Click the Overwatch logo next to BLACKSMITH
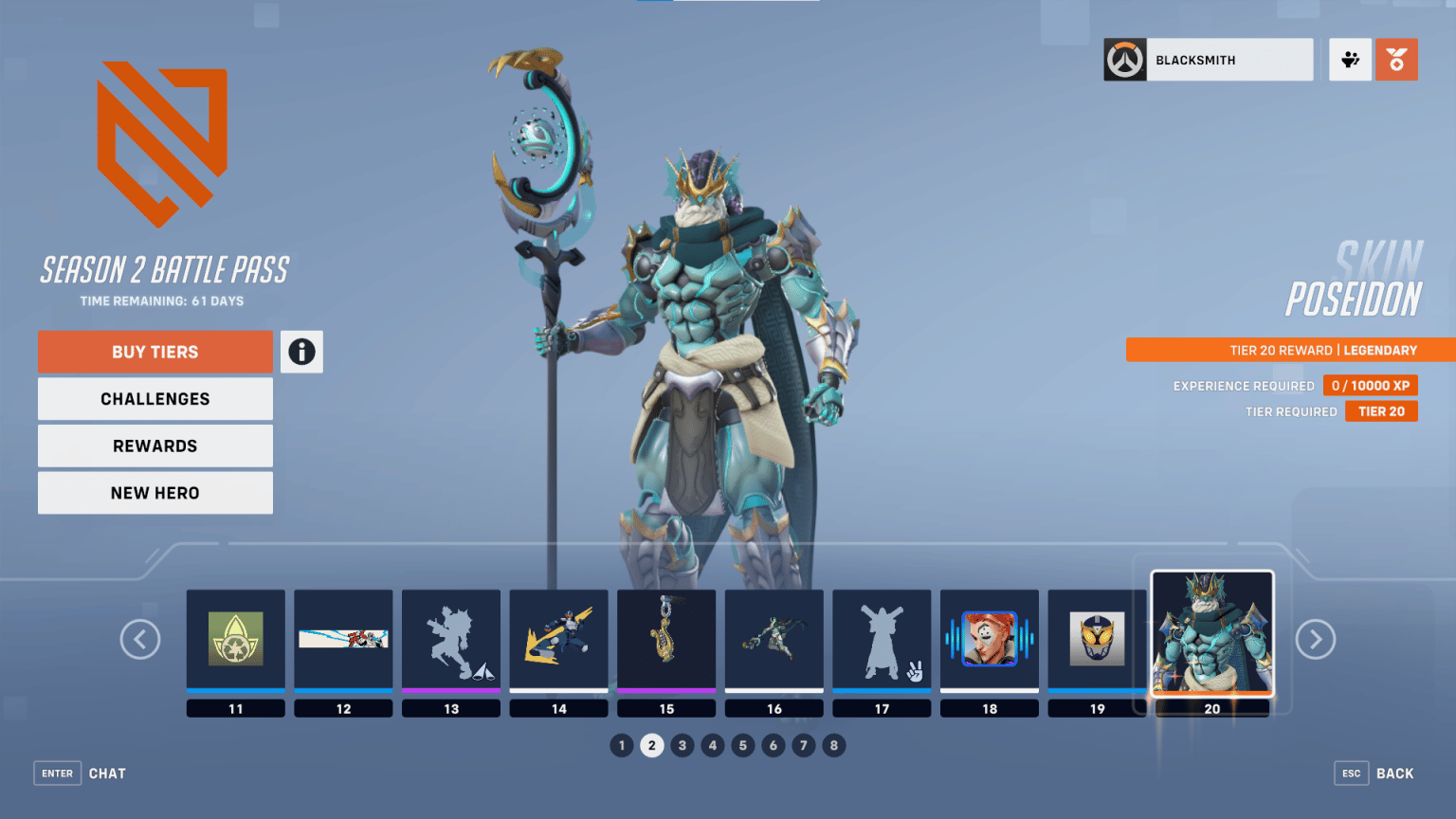Screen dimensions: 1456x819 1124,59
